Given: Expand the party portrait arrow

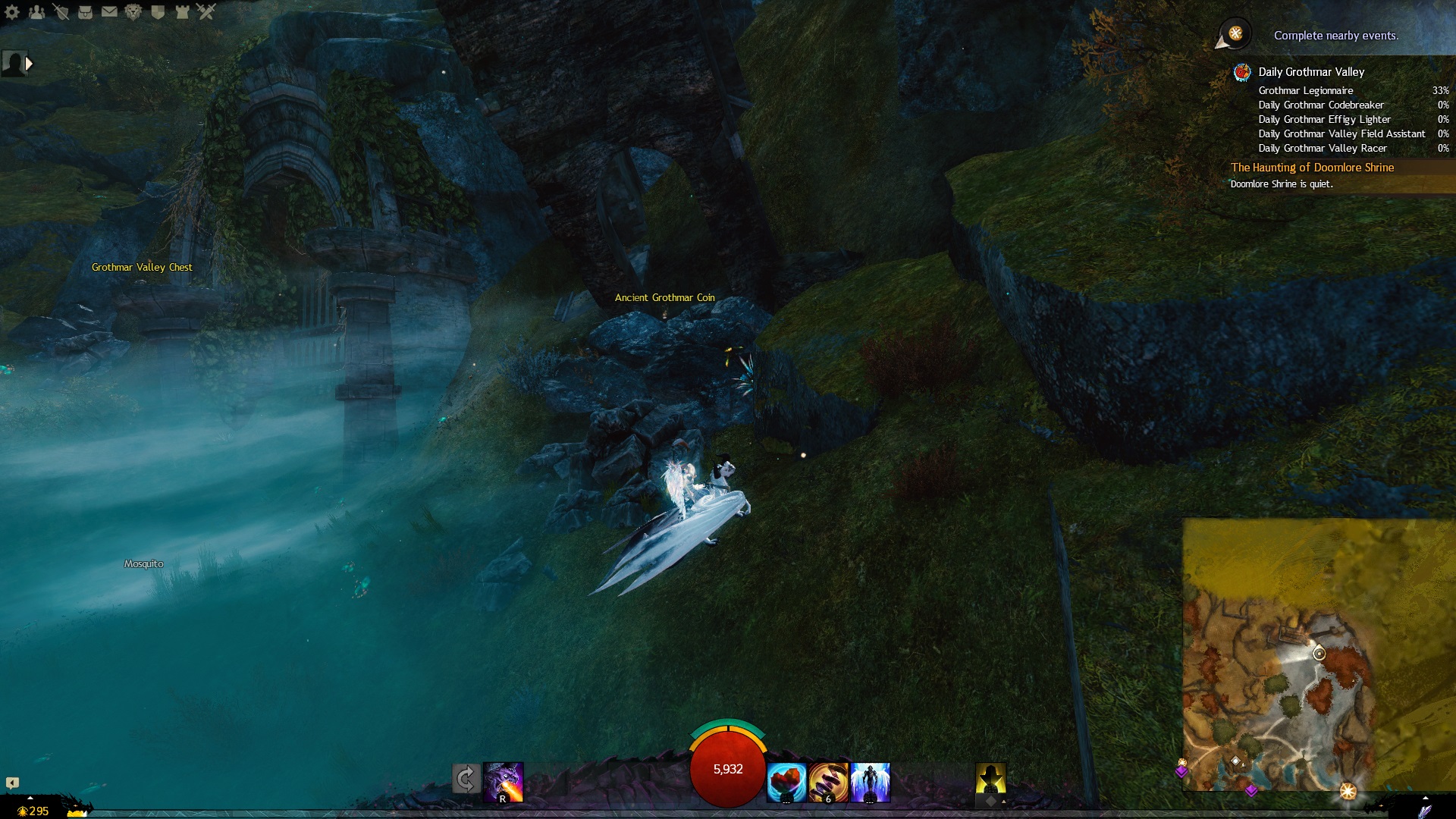Looking at the screenshot, I should tap(29, 64).
